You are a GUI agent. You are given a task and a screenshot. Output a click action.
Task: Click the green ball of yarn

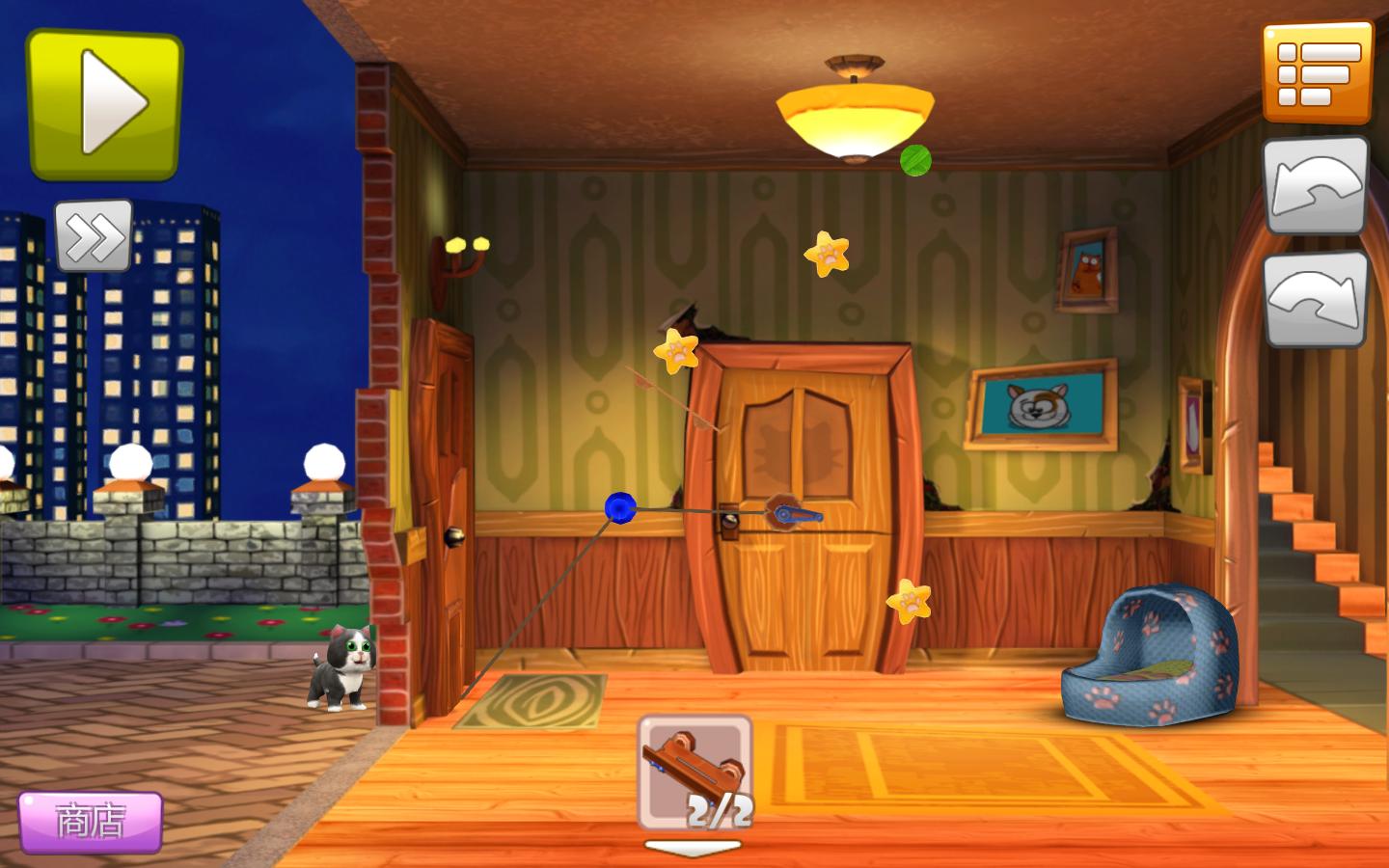coord(914,161)
